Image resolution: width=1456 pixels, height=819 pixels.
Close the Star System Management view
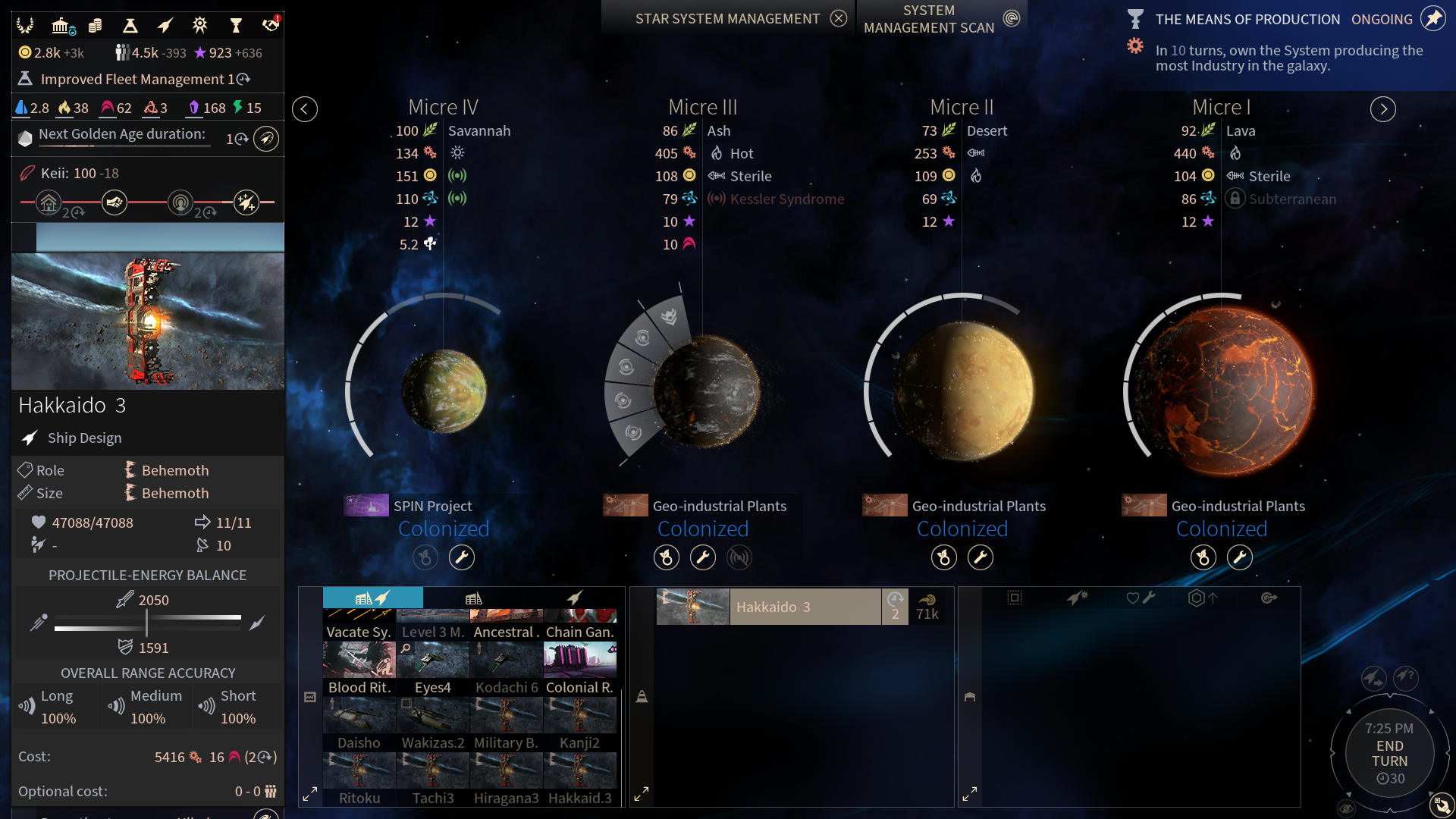click(x=838, y=19)
